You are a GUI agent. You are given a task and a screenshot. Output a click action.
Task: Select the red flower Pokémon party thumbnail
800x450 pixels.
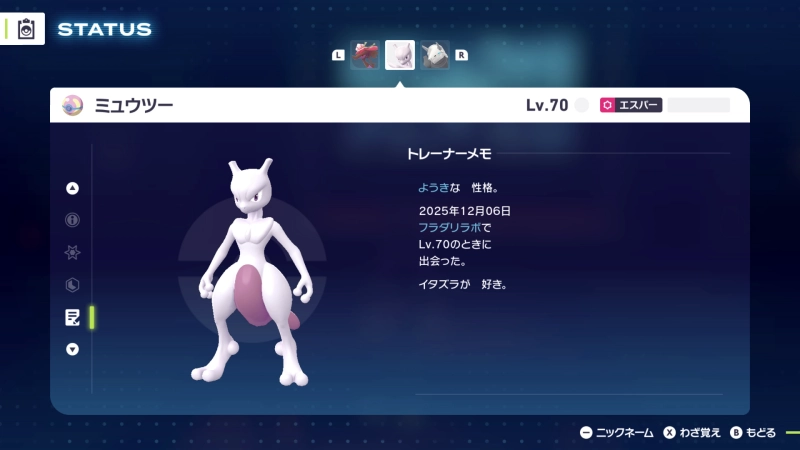coord(365,55)
